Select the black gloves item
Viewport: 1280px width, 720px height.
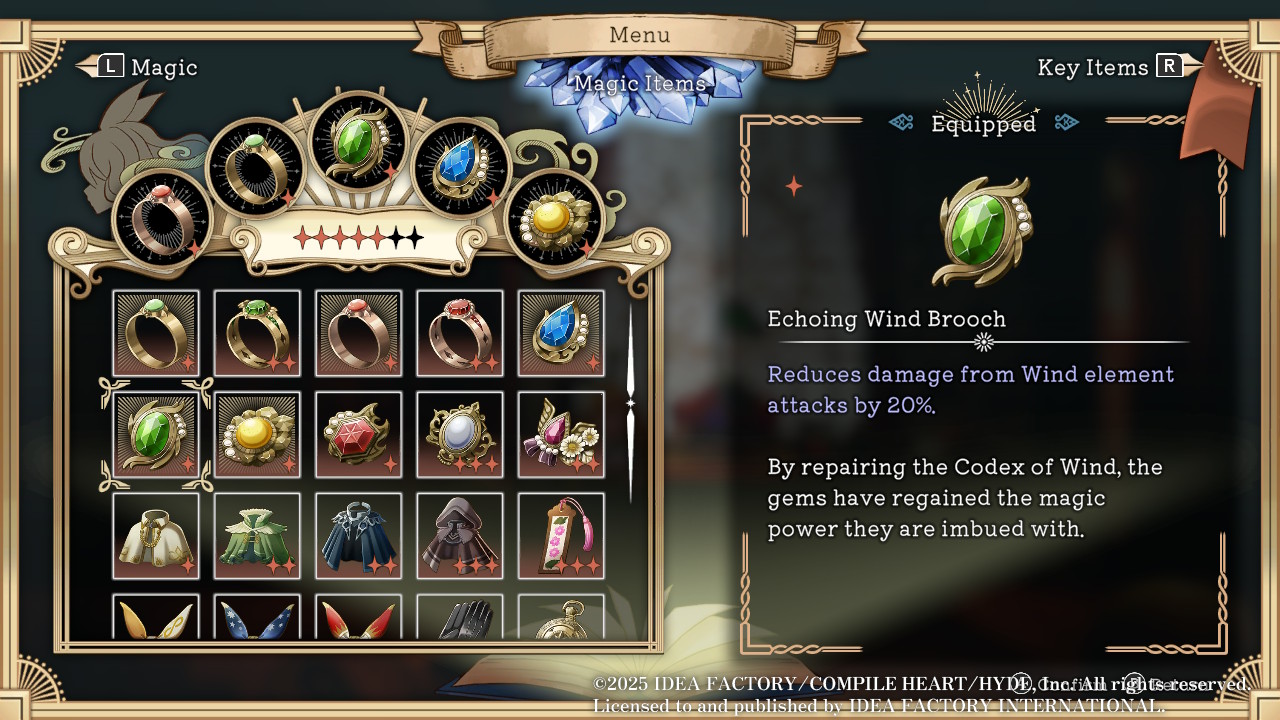(x=460, y=618)
